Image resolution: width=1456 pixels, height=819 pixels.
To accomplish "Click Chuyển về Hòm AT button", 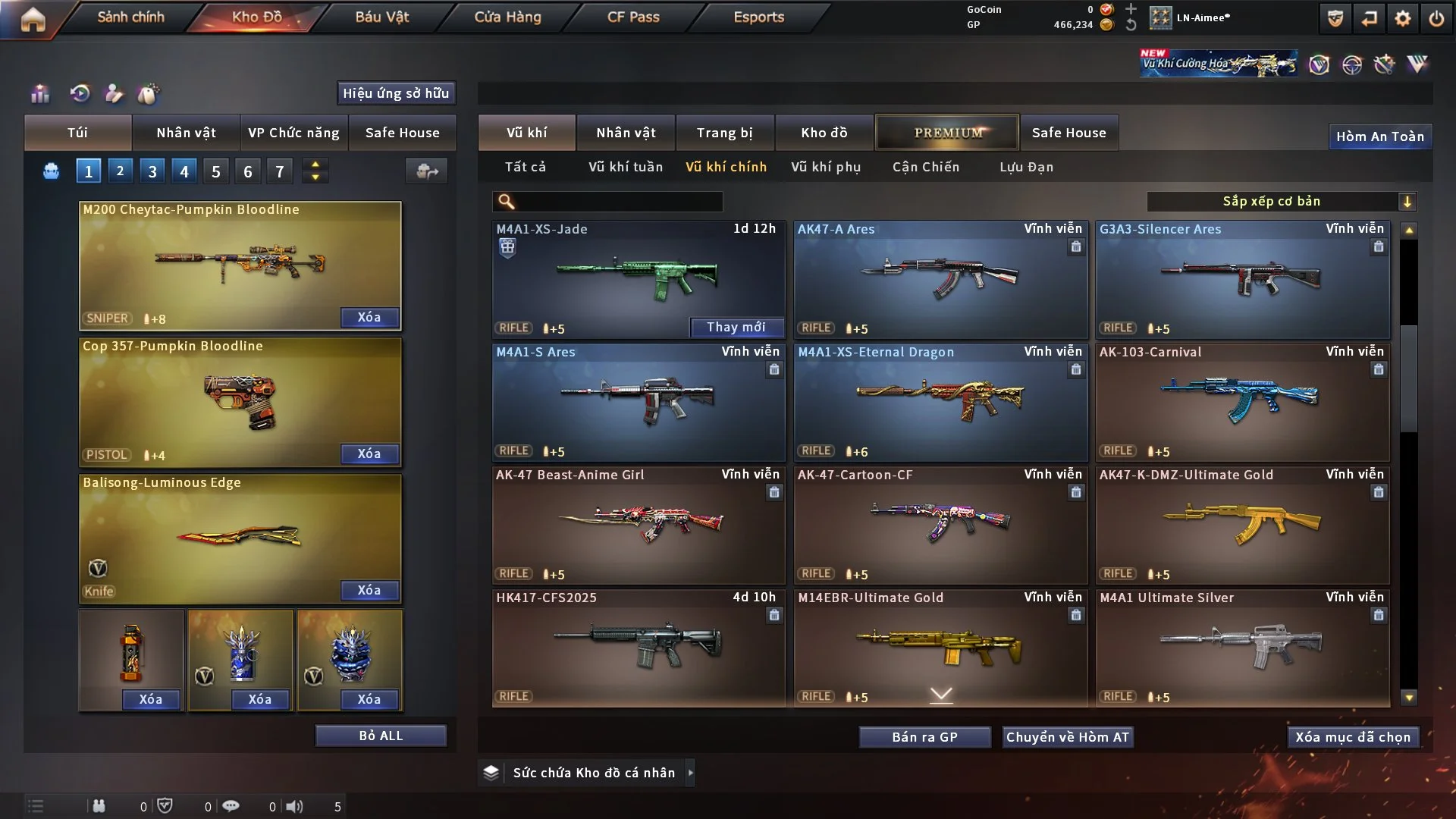I will pos(1067,737).
